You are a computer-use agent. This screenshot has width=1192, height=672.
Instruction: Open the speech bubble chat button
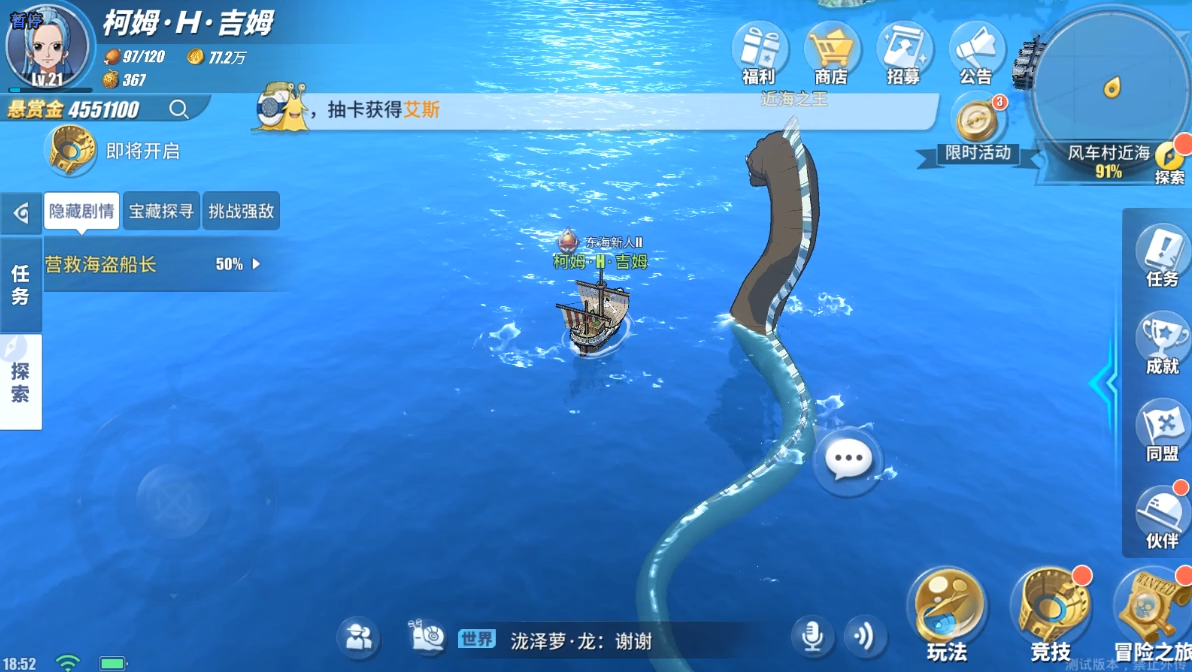(849, 461)
